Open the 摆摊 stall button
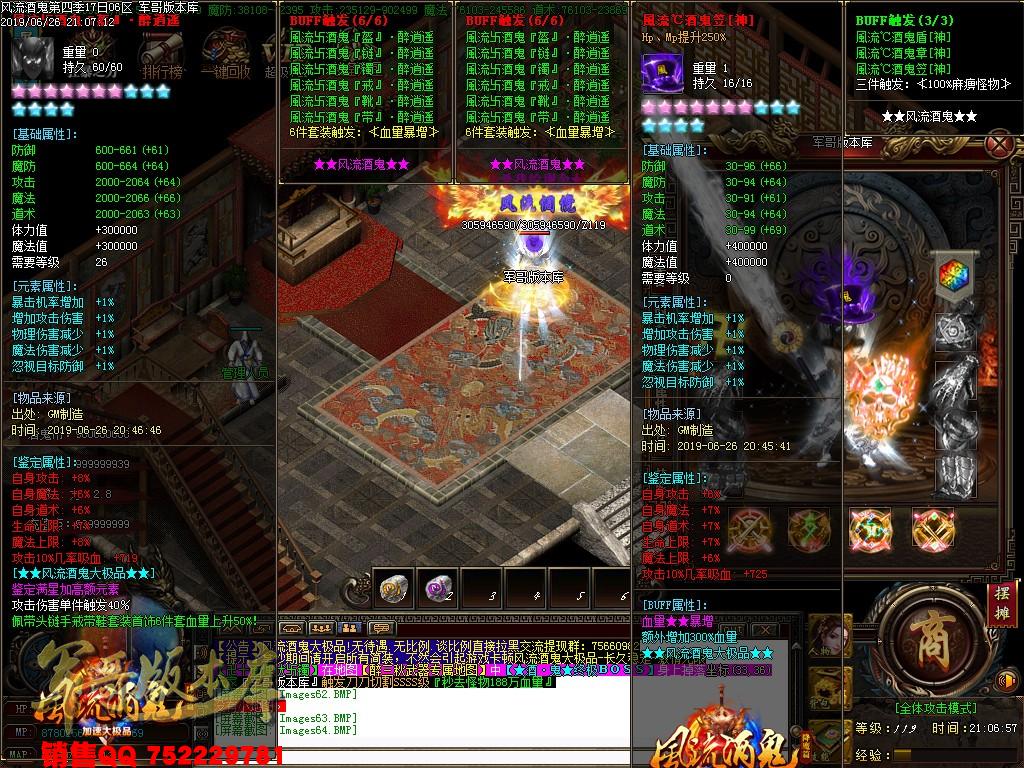 pyautogui.click(x=1001, y=602)
